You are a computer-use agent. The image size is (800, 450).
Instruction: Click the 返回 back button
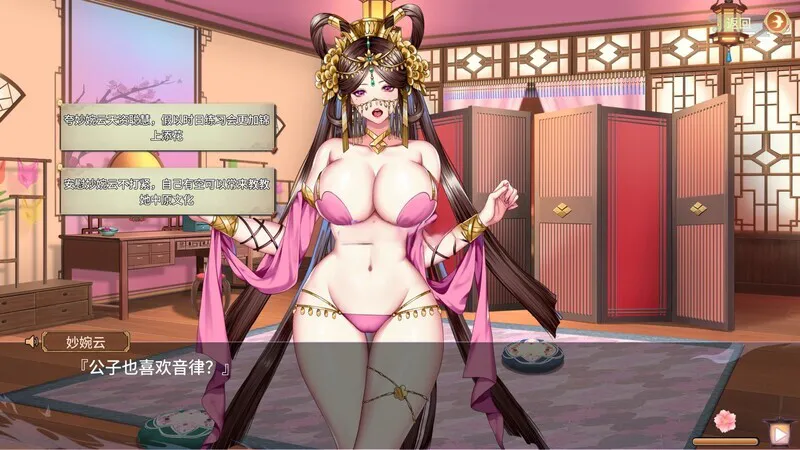point(738,21)
